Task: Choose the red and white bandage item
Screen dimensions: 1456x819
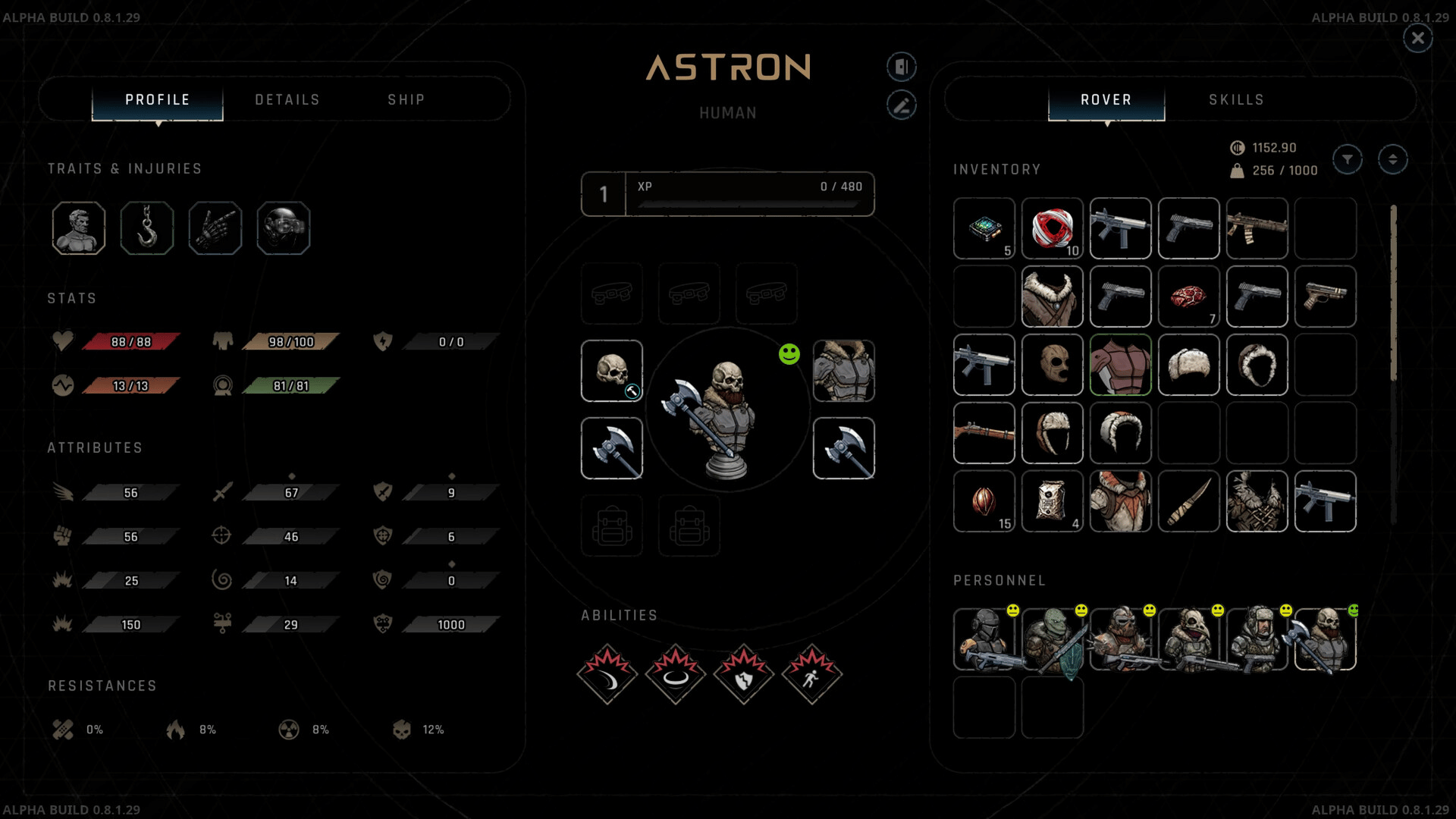Action: 1052,228
